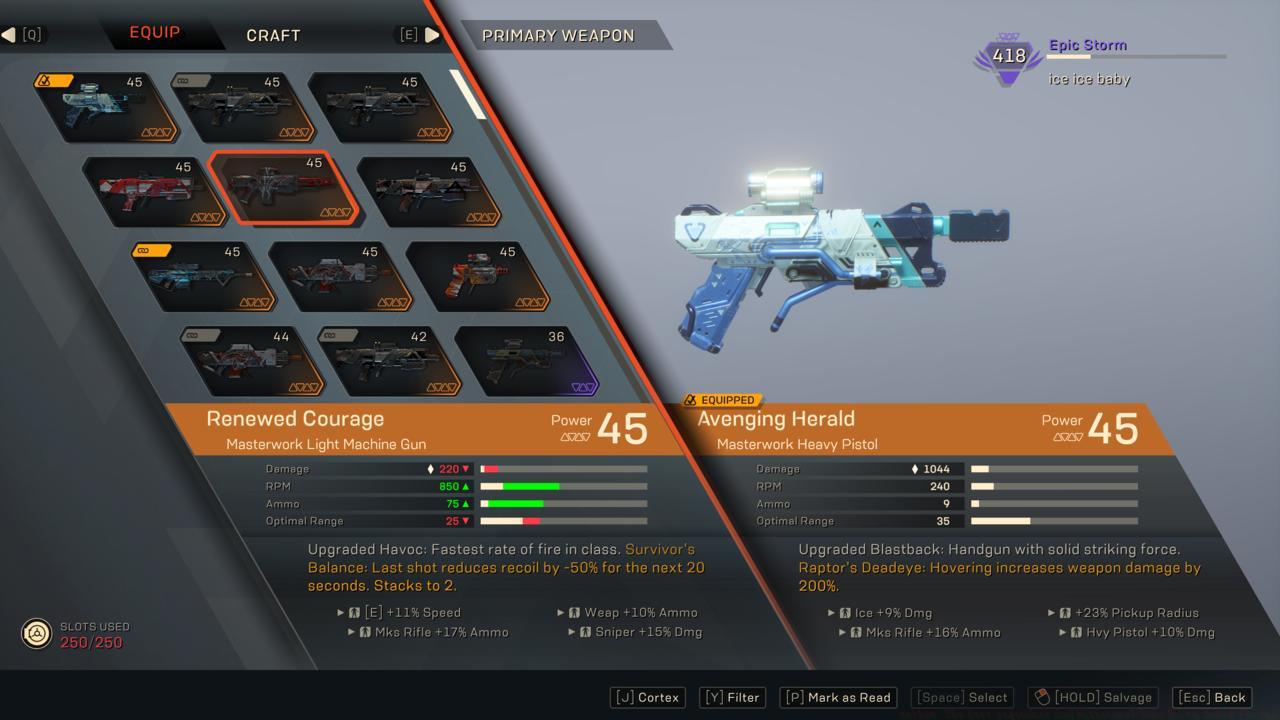Switch to the EQUIP tab
The image size is (1280, 720).
(155, 33)
